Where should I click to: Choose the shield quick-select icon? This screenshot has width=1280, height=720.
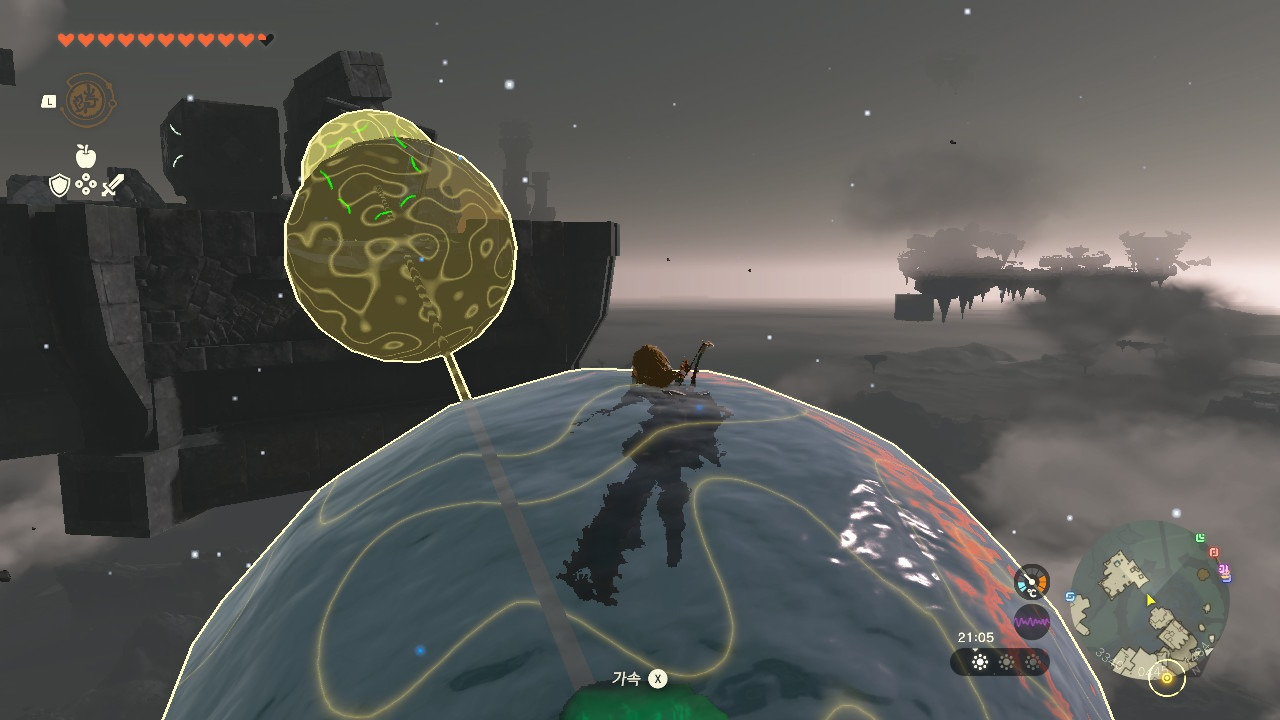[60, 185]
